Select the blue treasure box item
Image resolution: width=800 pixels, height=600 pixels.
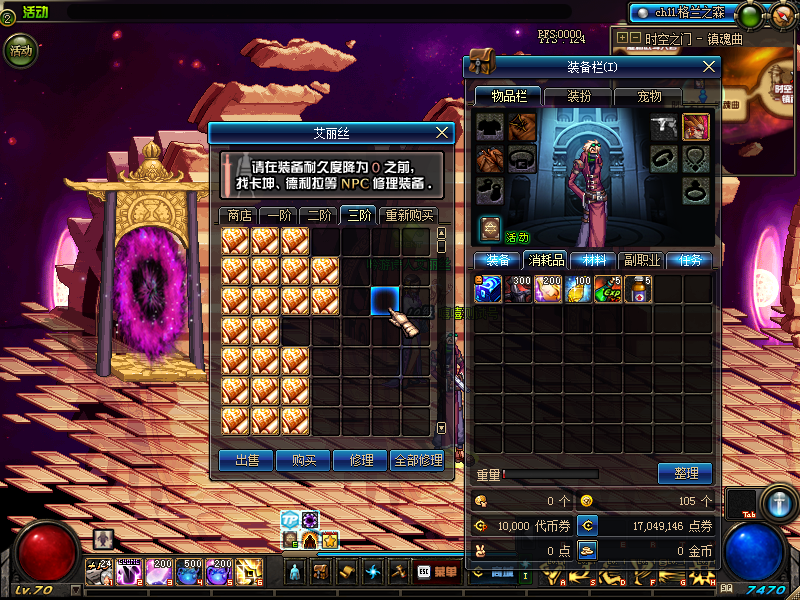488,289
